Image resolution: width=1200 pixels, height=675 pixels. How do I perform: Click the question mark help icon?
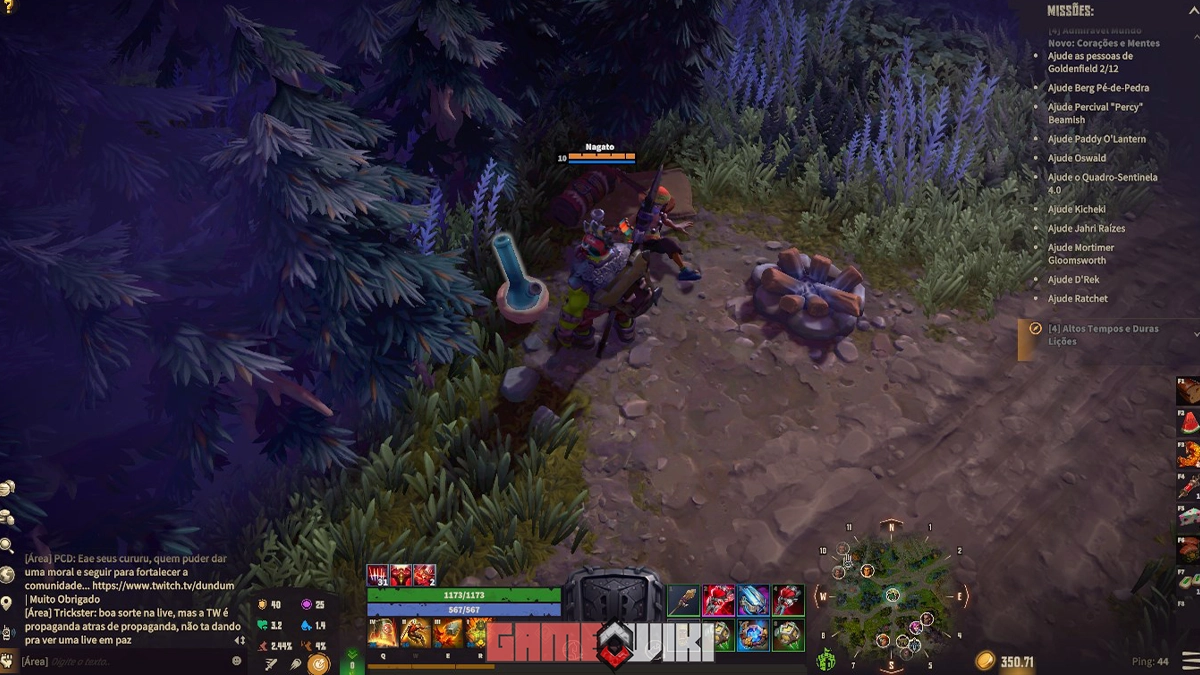click(8, 7)
